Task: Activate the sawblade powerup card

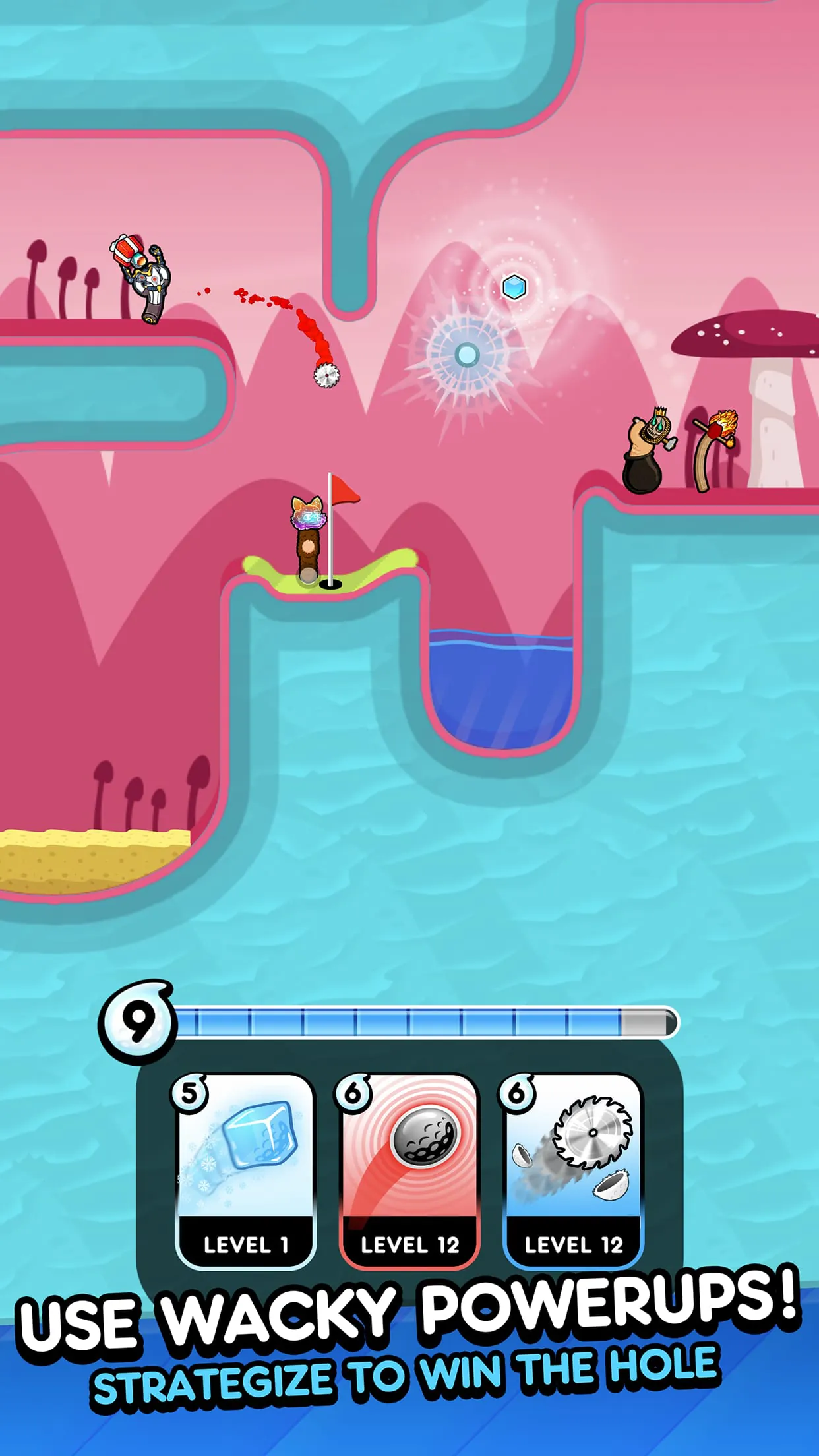Action: (x=573, y=1170)
